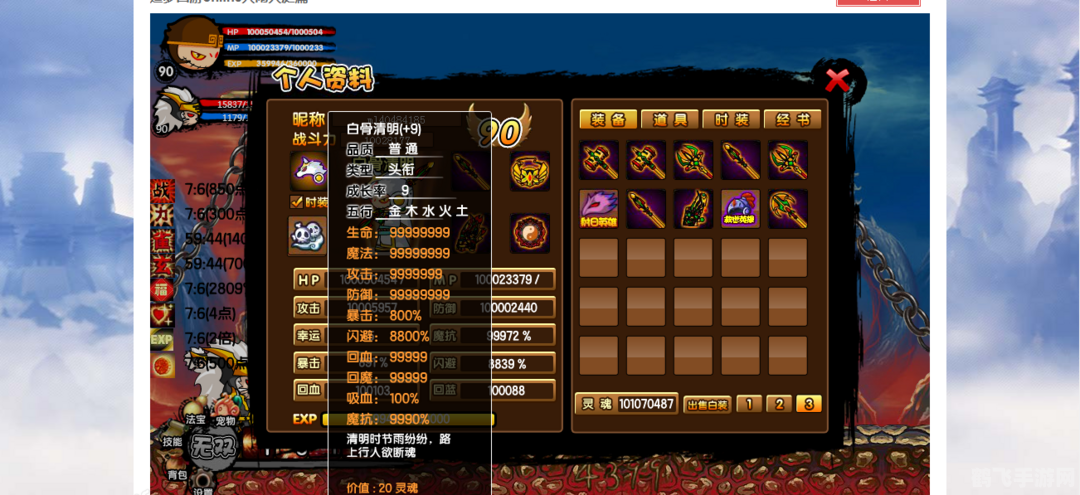Close the 个人资料 window with the red X

pos(837,80)
